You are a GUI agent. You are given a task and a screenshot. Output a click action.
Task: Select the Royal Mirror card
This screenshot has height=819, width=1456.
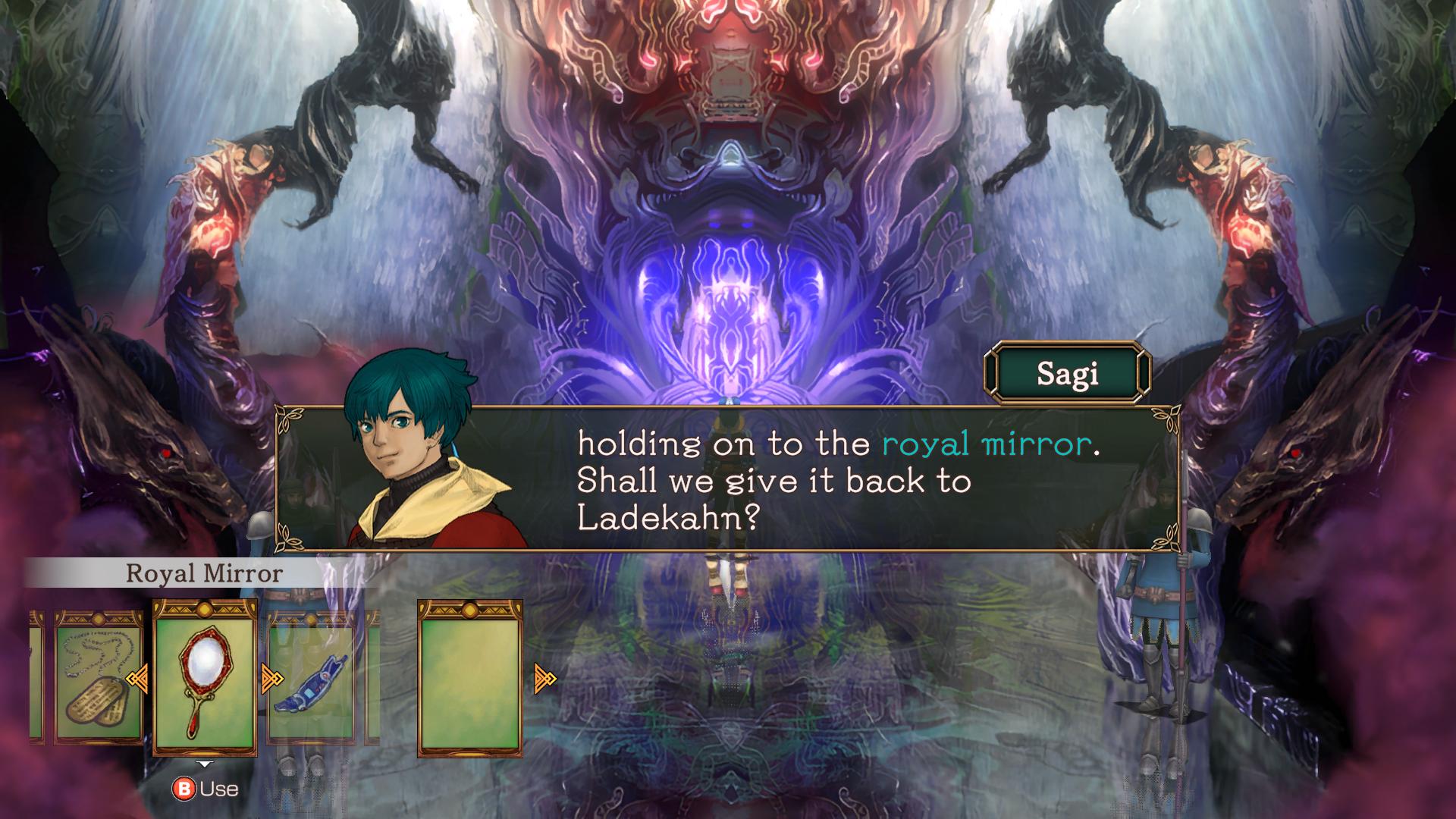tap(205, 677)
